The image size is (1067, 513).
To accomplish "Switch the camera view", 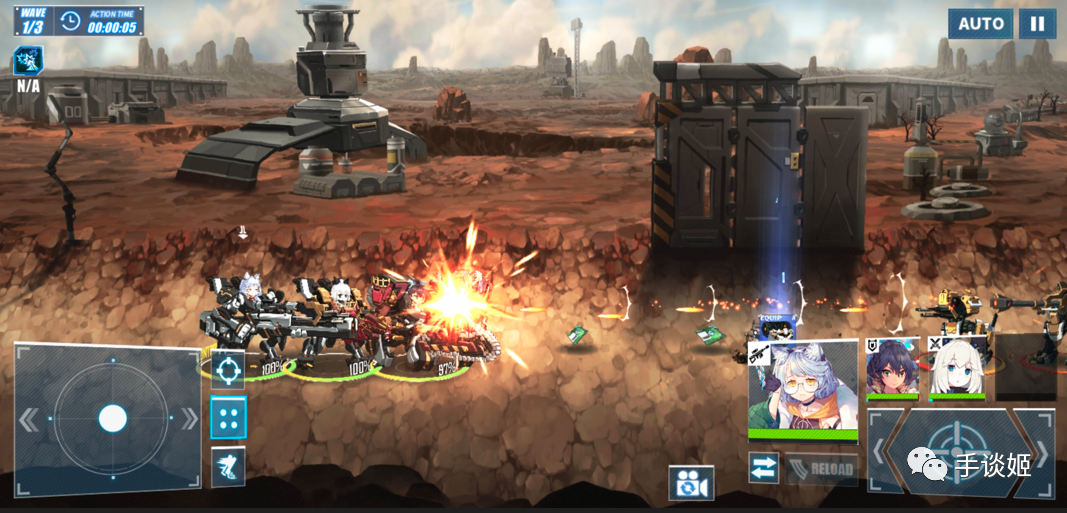I will (x=691, y=483).
